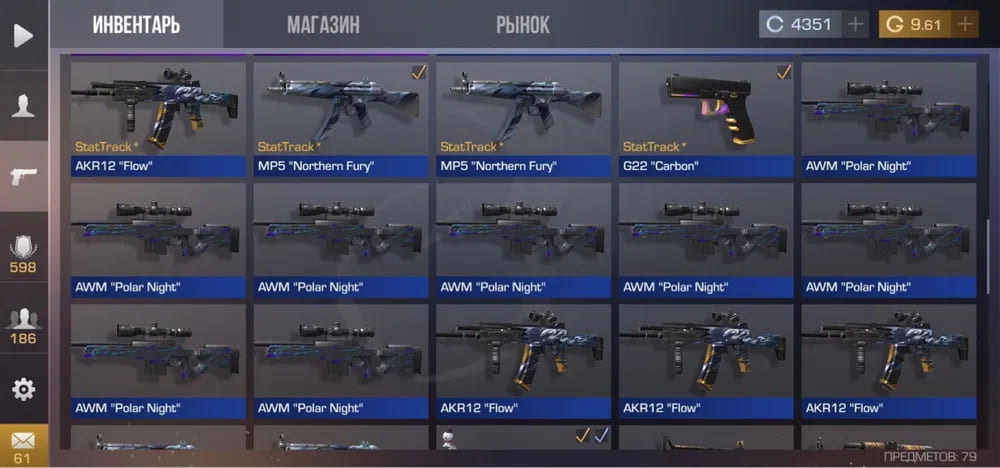Switch to the Магазин tab
1000x468 pixels.
click(x=323, y=25)
